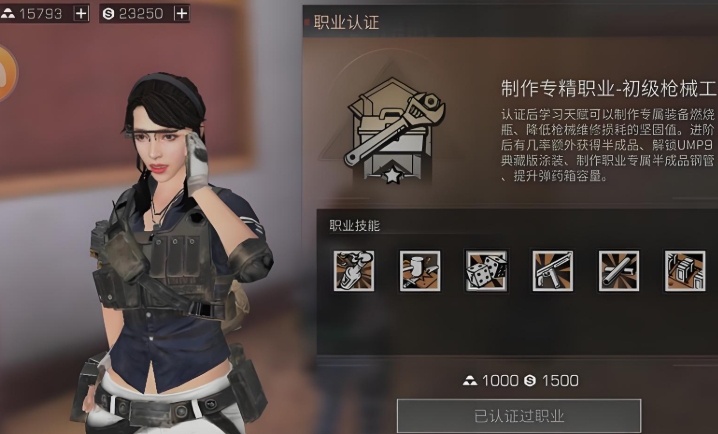Click the 已认证过职业 button
718x434 pixels.
518,416
